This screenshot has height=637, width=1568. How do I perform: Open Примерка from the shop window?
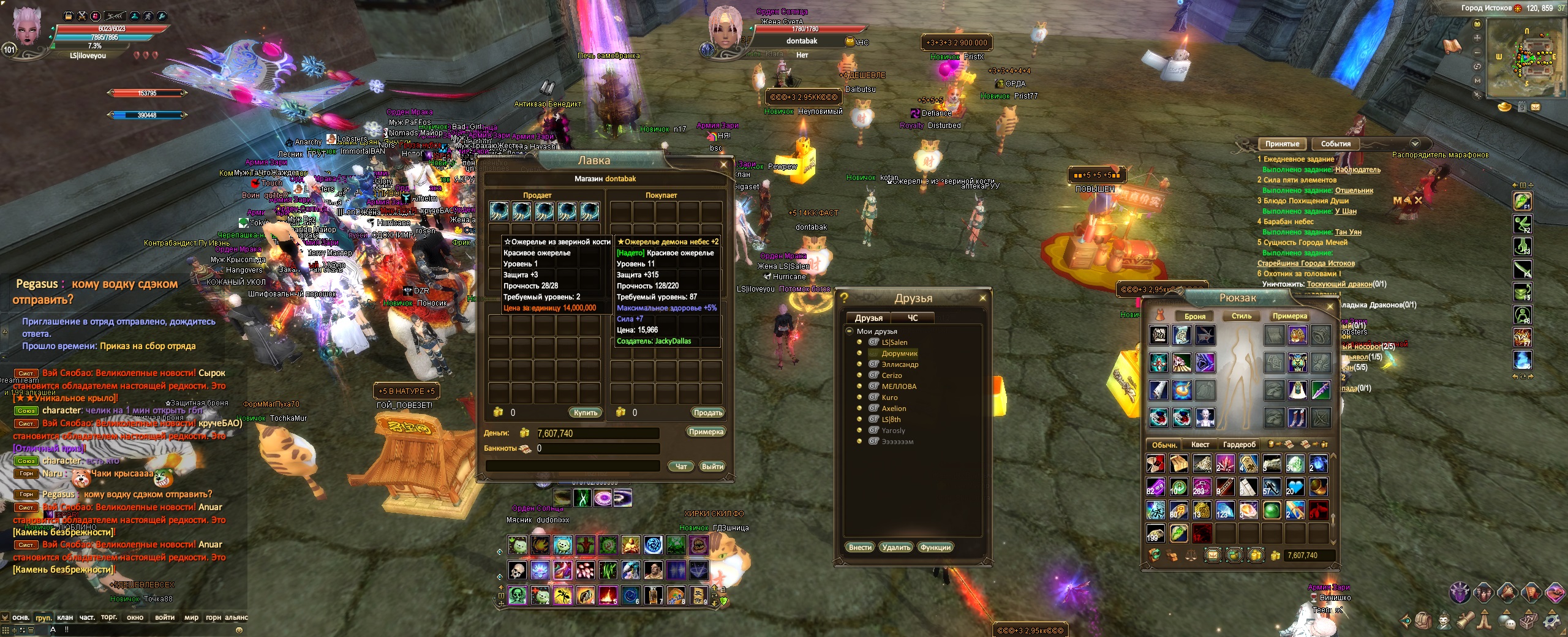click(x=706, y=432)
